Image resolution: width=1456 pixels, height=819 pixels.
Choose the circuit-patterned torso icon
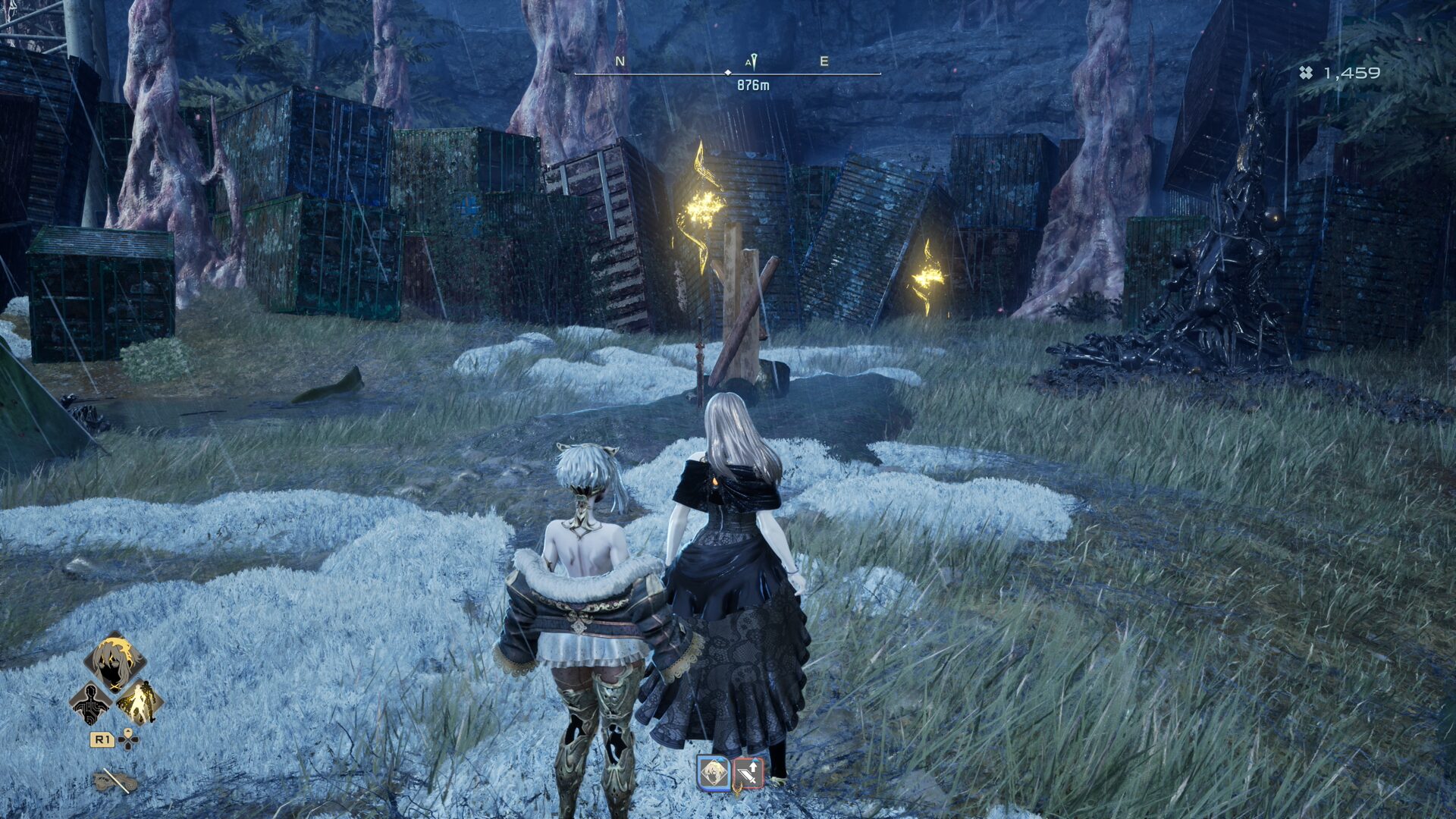pyautogui.click(x=90, y=703)
